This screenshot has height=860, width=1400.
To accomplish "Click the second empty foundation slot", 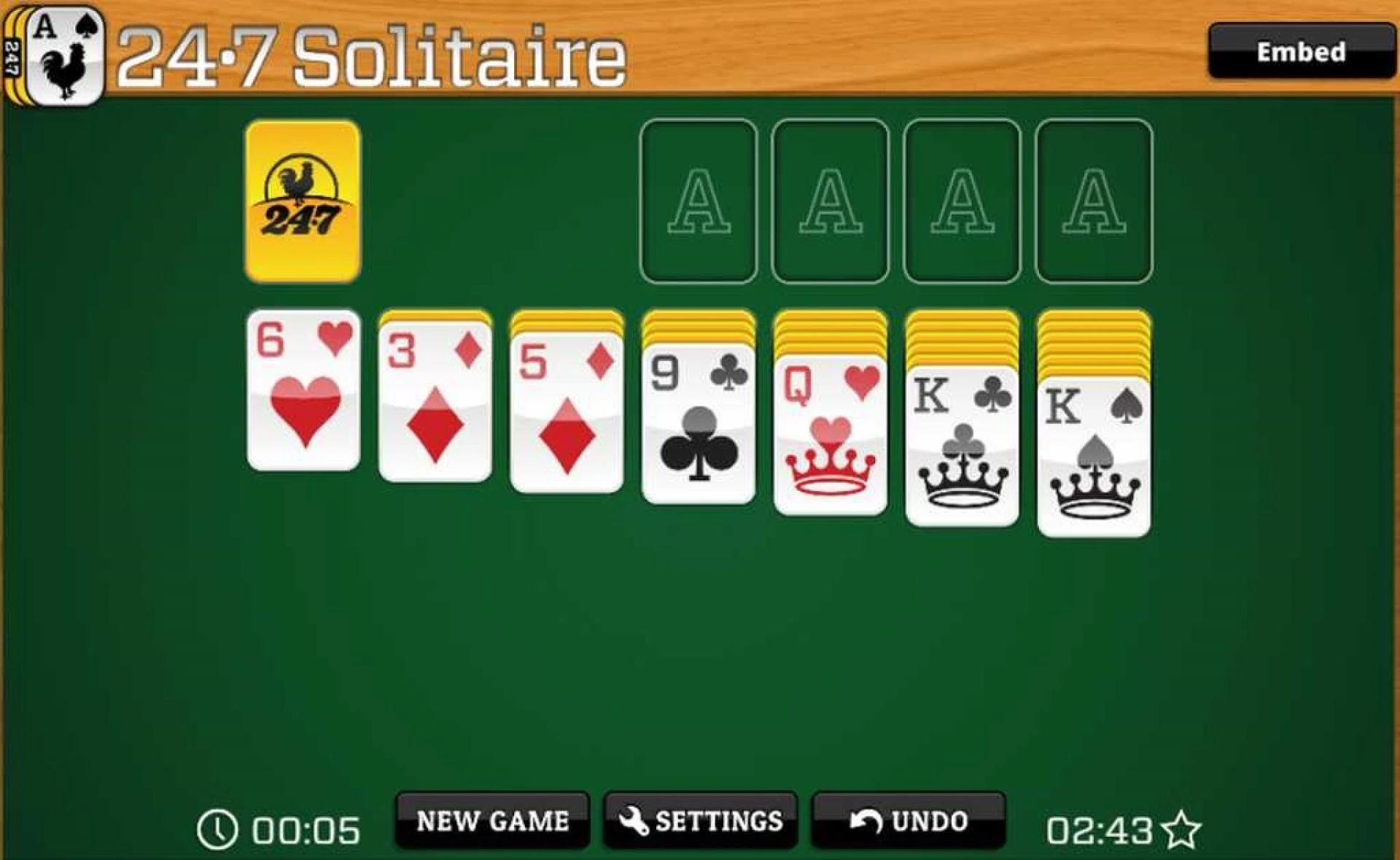I will pyautogui.click(x=829, y=201).
